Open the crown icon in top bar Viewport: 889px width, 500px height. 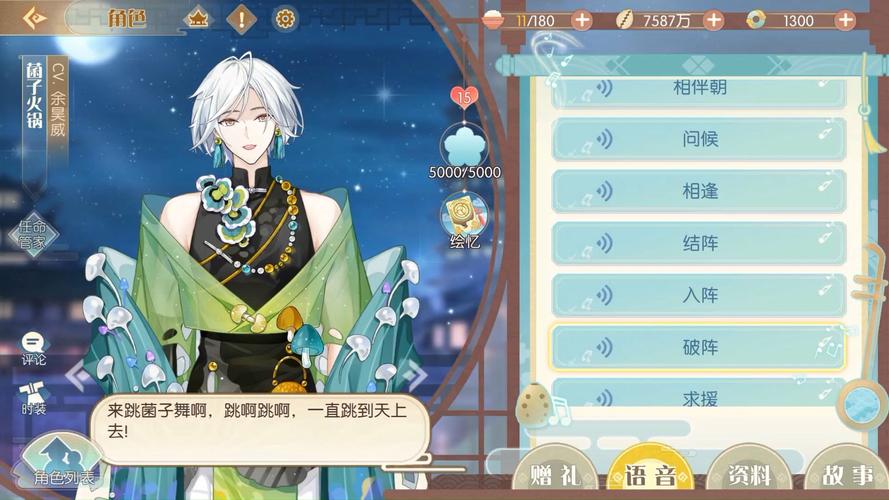tap(198, 18)
